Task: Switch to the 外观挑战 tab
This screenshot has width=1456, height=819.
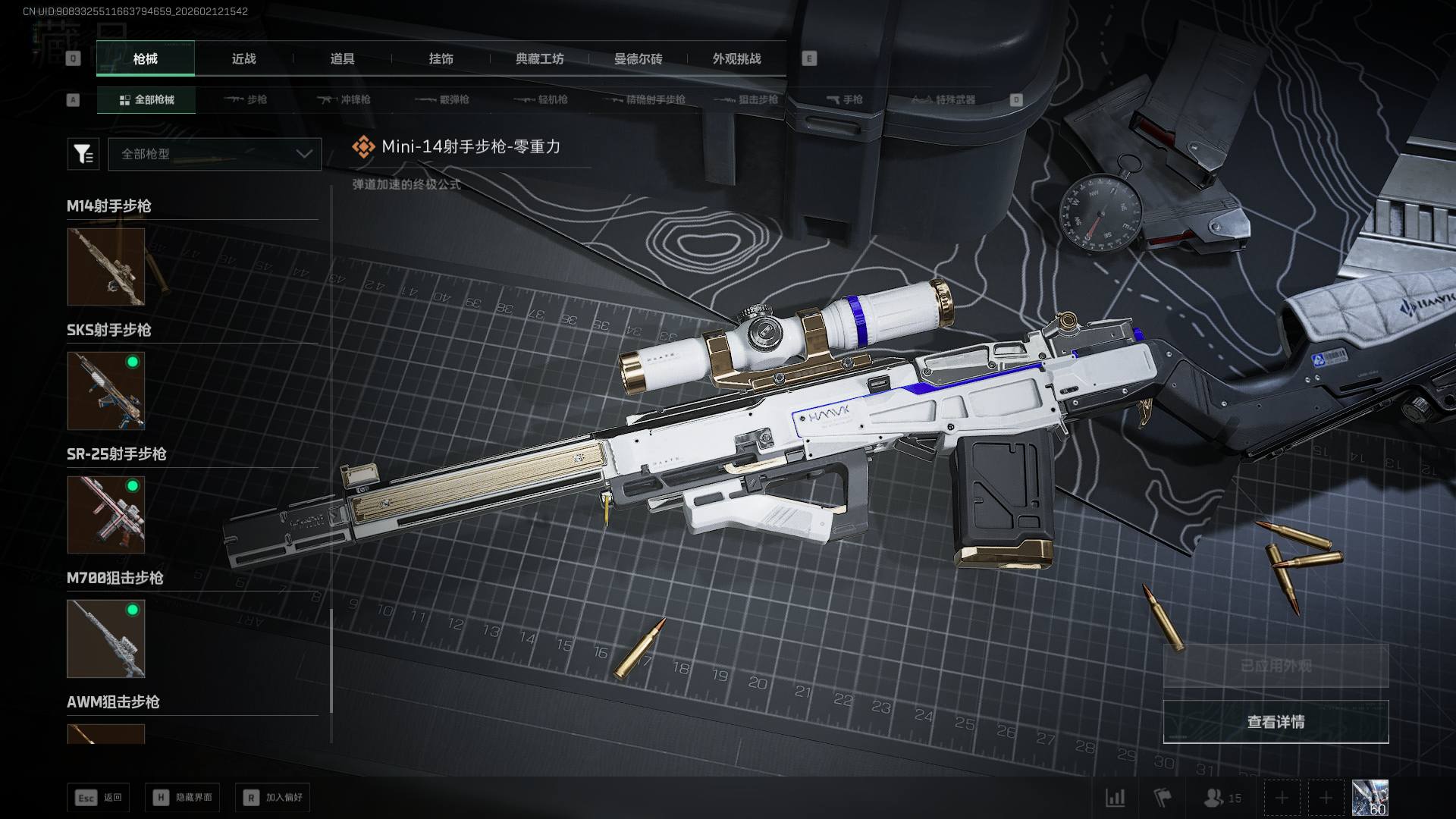Action: 736,58
